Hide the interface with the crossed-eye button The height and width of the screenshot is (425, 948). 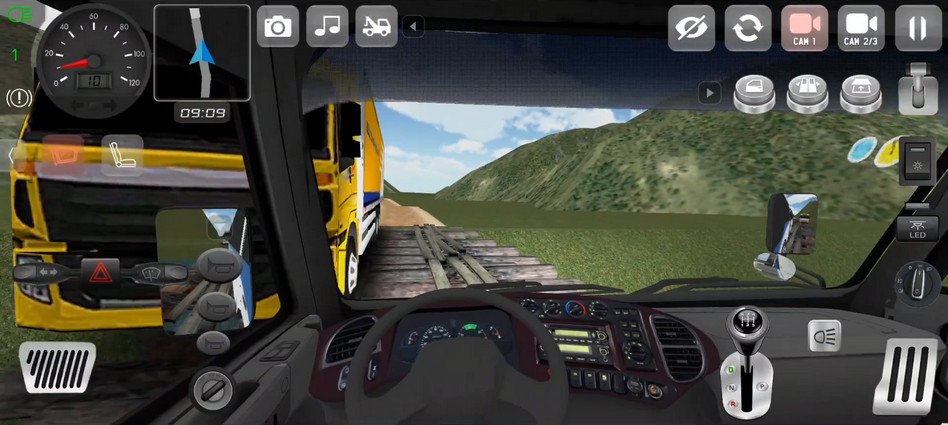(691, 28)
